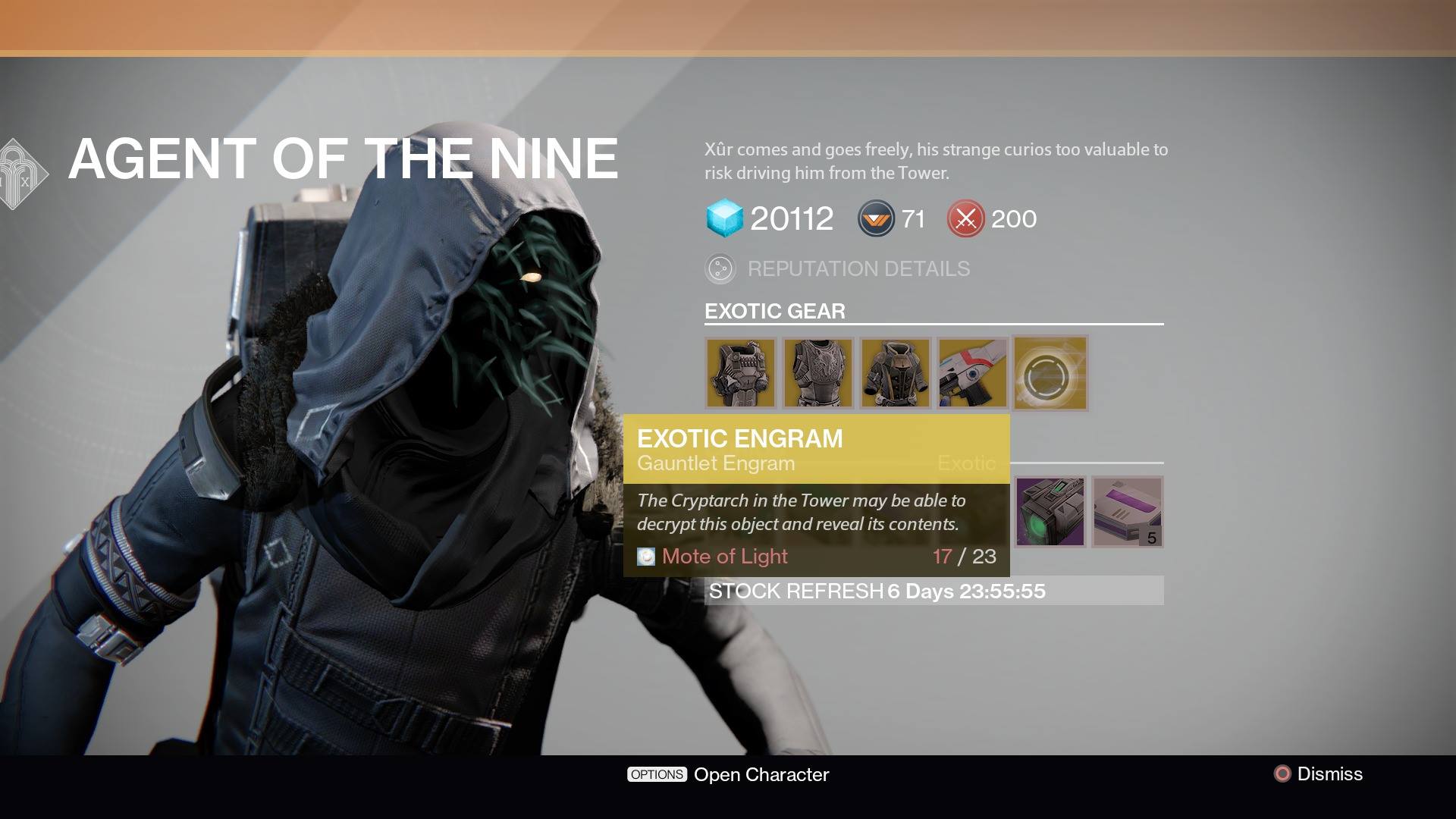Click the EXOTIC GEAR section header
1456x819 pixels.
775,311
